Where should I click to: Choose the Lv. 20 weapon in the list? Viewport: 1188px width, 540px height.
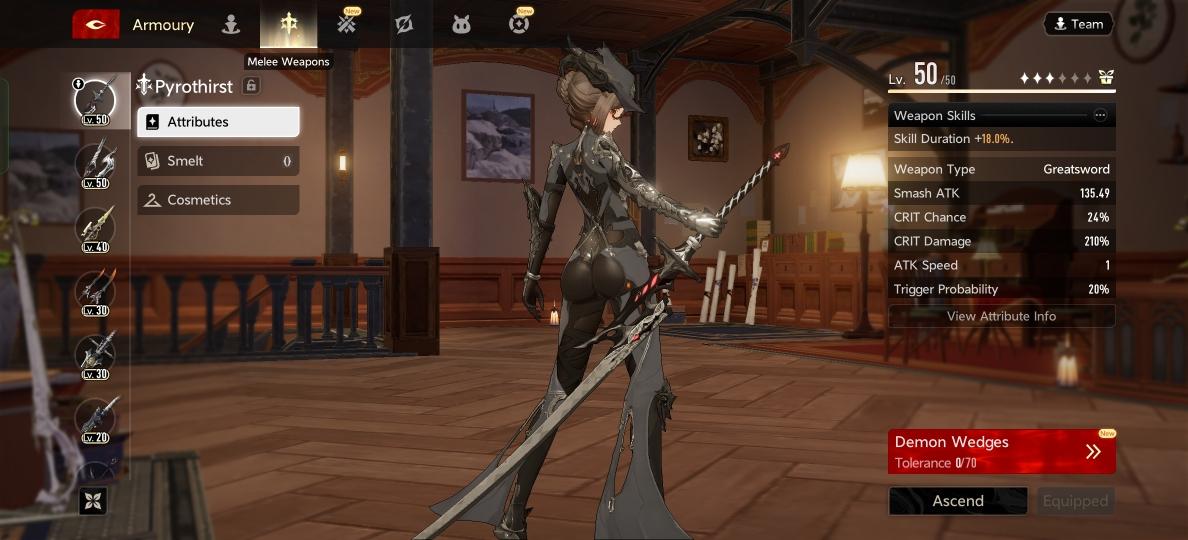96,419
